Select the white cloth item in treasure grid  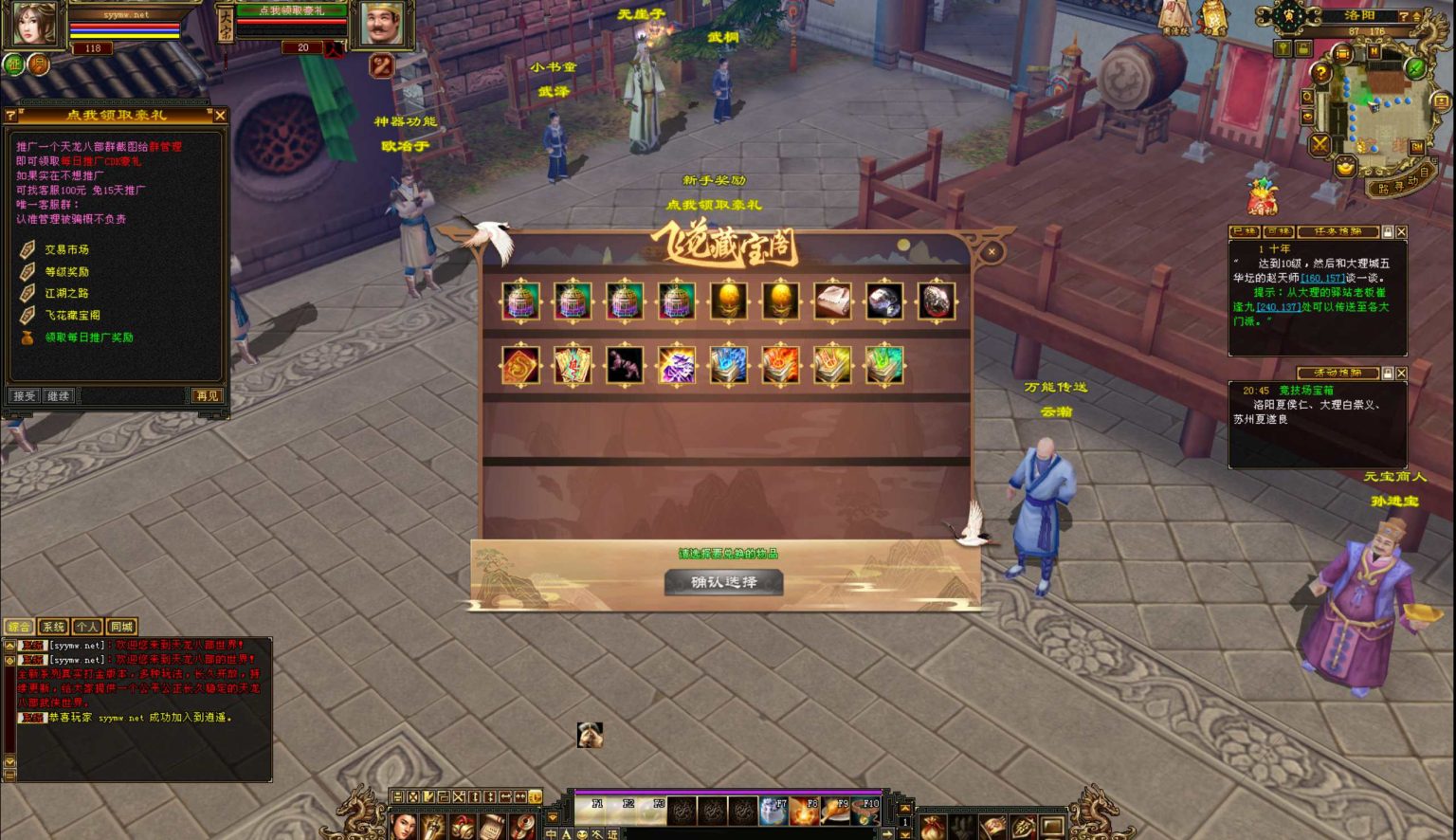point(832,302)
